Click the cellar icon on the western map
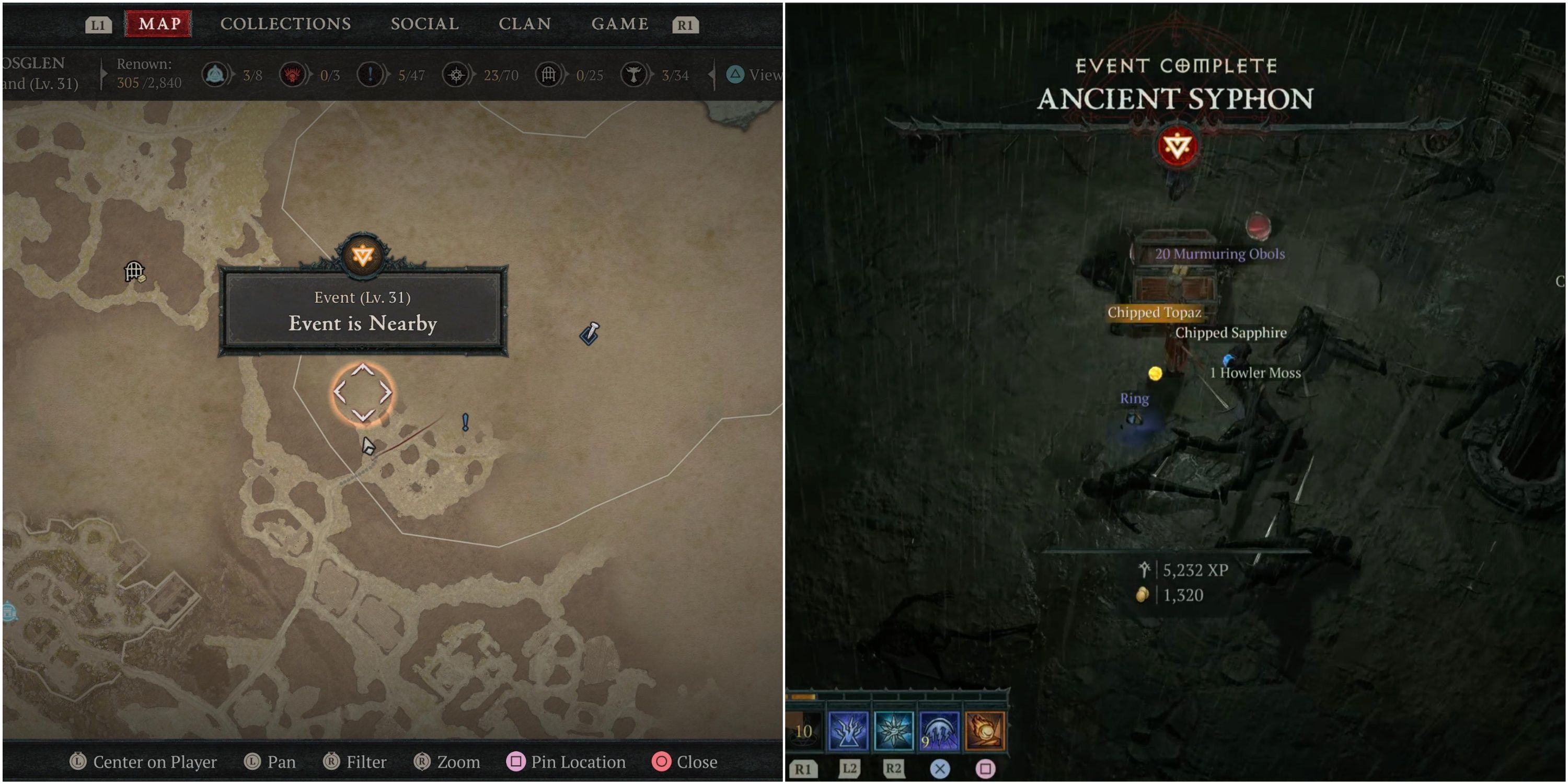The height and width of the screenshot is (784, 1568). point(133,271)
